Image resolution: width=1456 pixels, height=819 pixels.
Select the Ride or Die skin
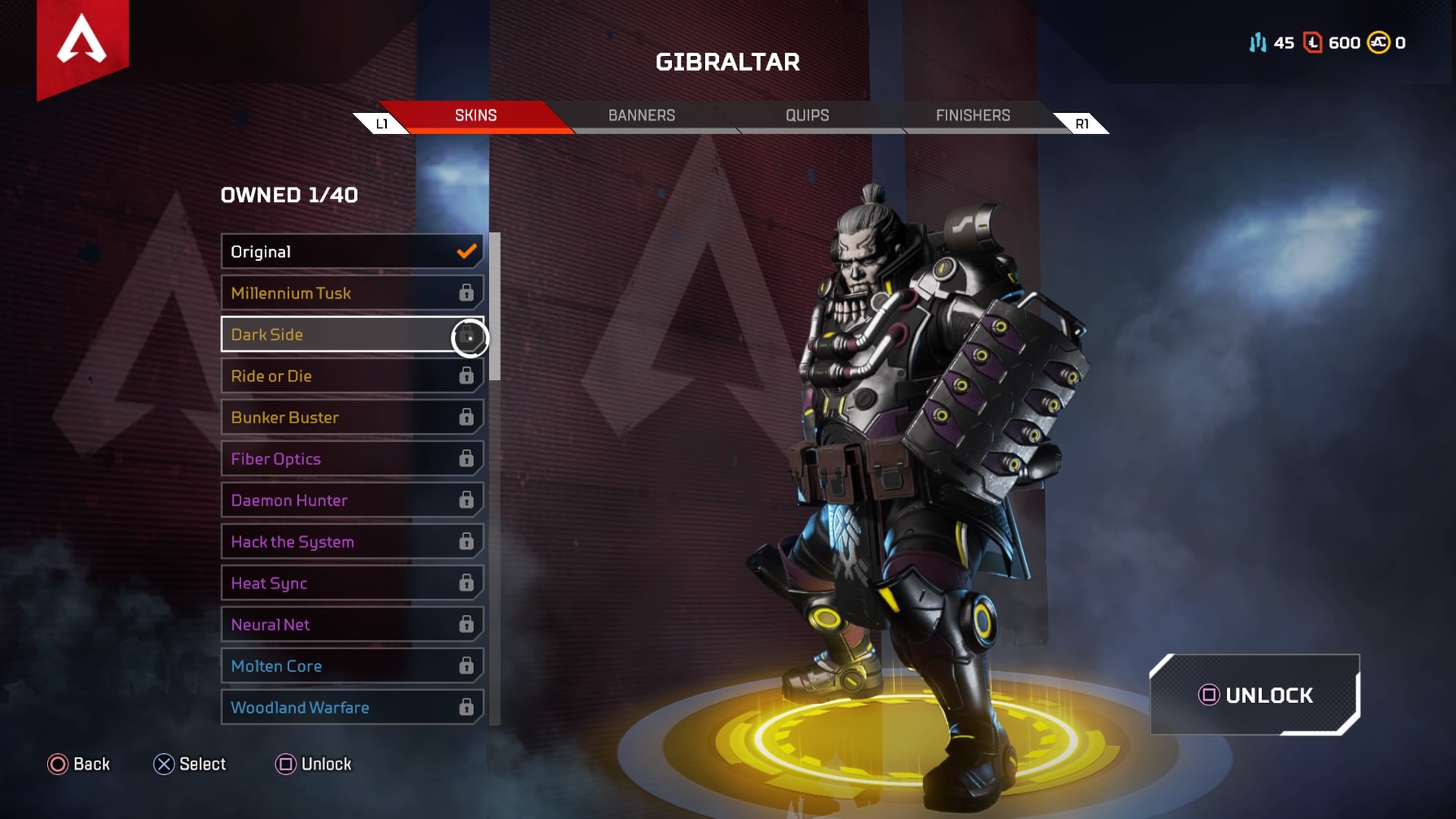click(352, 376)
